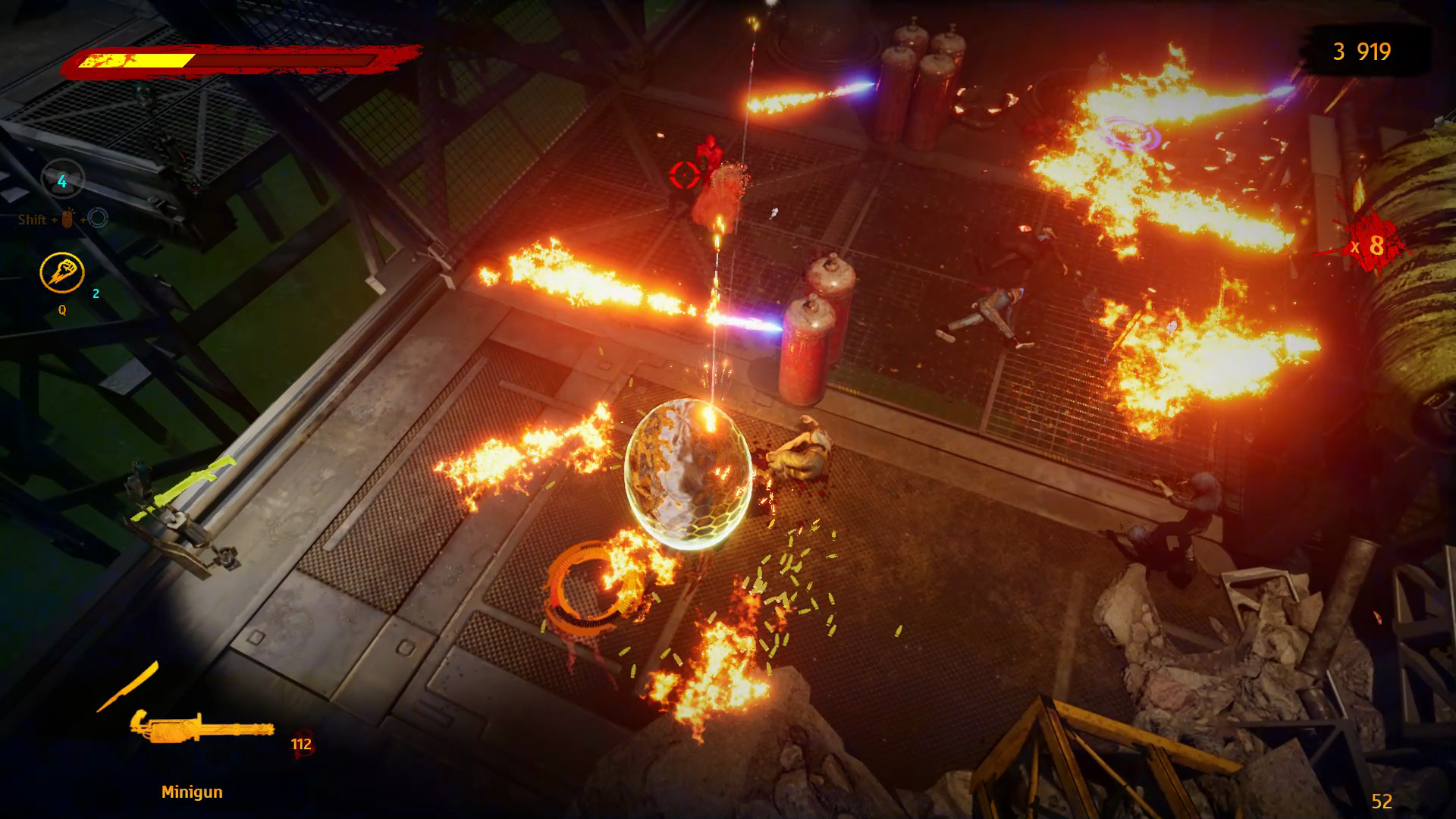Click the 112 ammo counter
Screen dimensions: 1456x819
[x=300, y=744]
